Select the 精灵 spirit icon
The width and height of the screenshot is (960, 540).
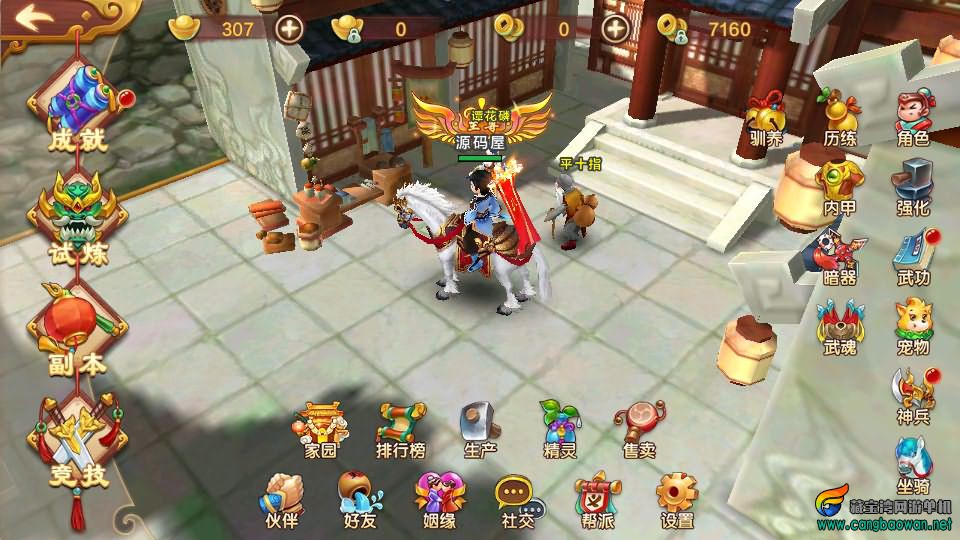pyautogui.click(x=559, y=428)
